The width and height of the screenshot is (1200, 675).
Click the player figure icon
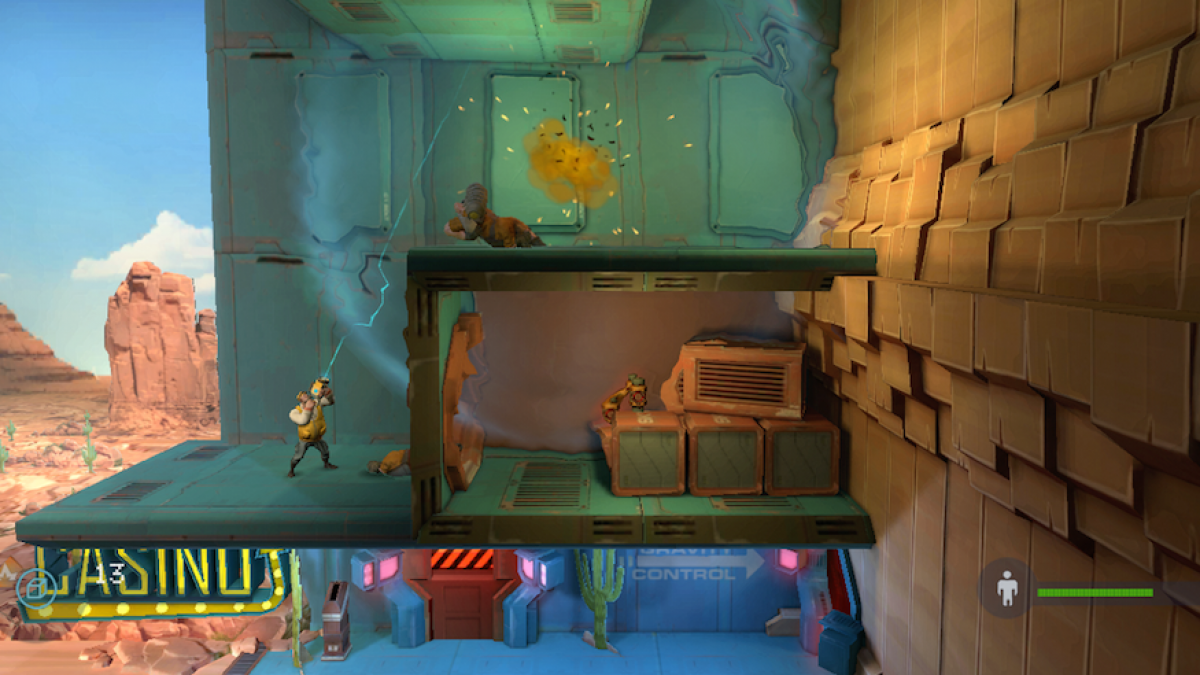pyautogui.click(x=1006, y=589)
